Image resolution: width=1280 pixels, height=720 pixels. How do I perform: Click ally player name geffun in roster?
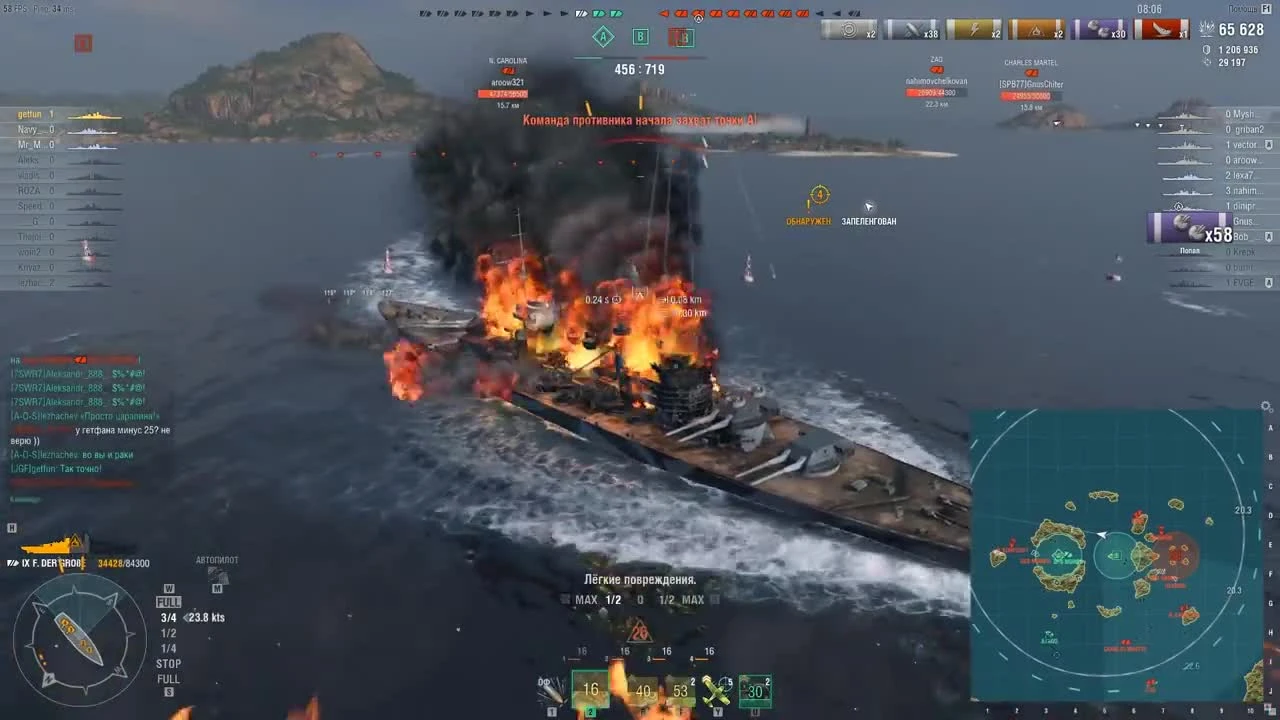point(30,113)
